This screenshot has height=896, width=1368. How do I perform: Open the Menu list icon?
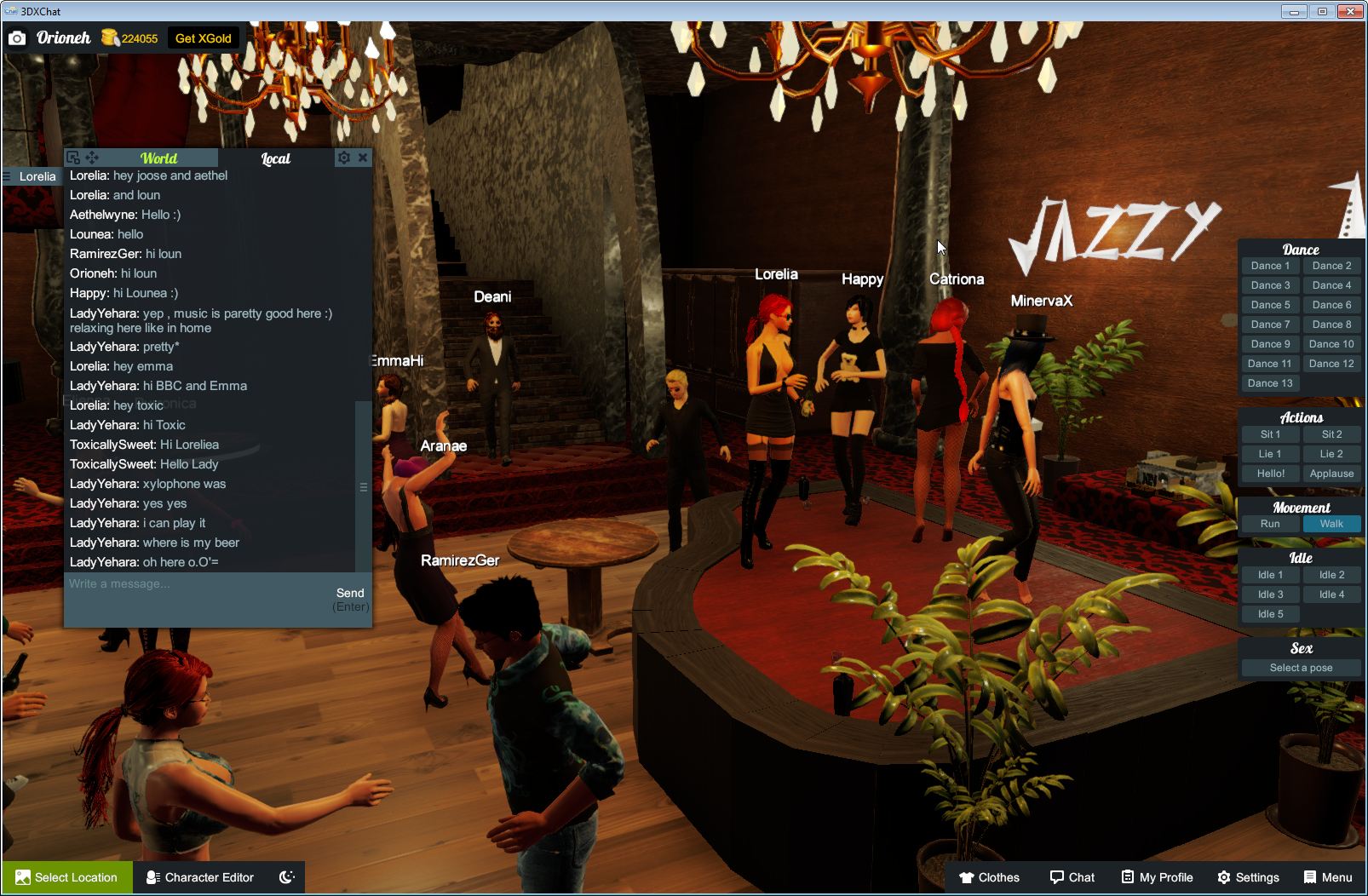(x=1310, y=877)
